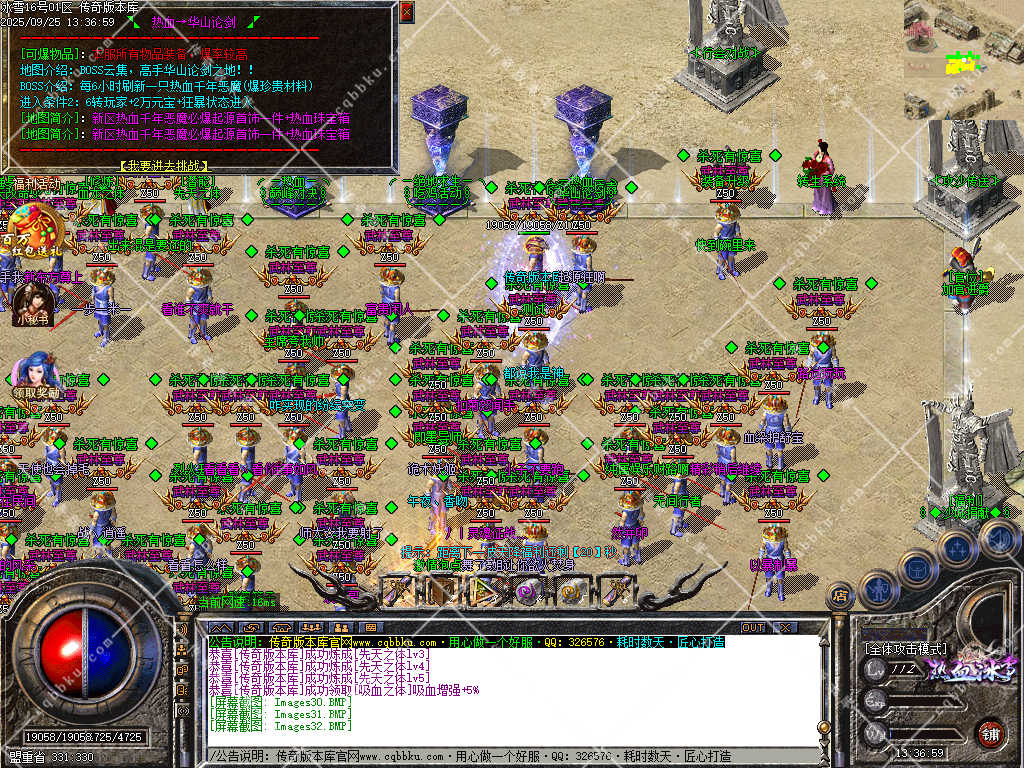Open the minimap in the corner

click(x=963, y=58)
